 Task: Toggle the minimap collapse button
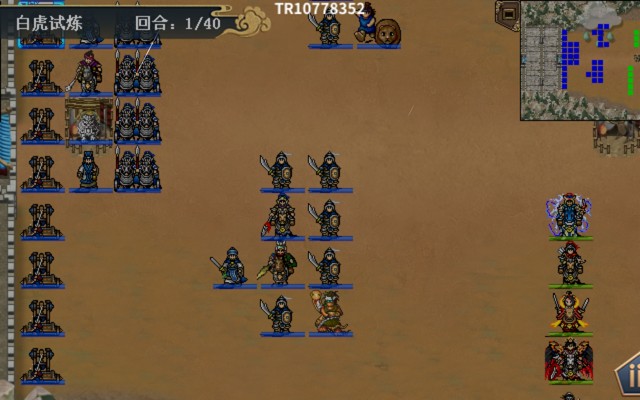click(x=508, y=14)
